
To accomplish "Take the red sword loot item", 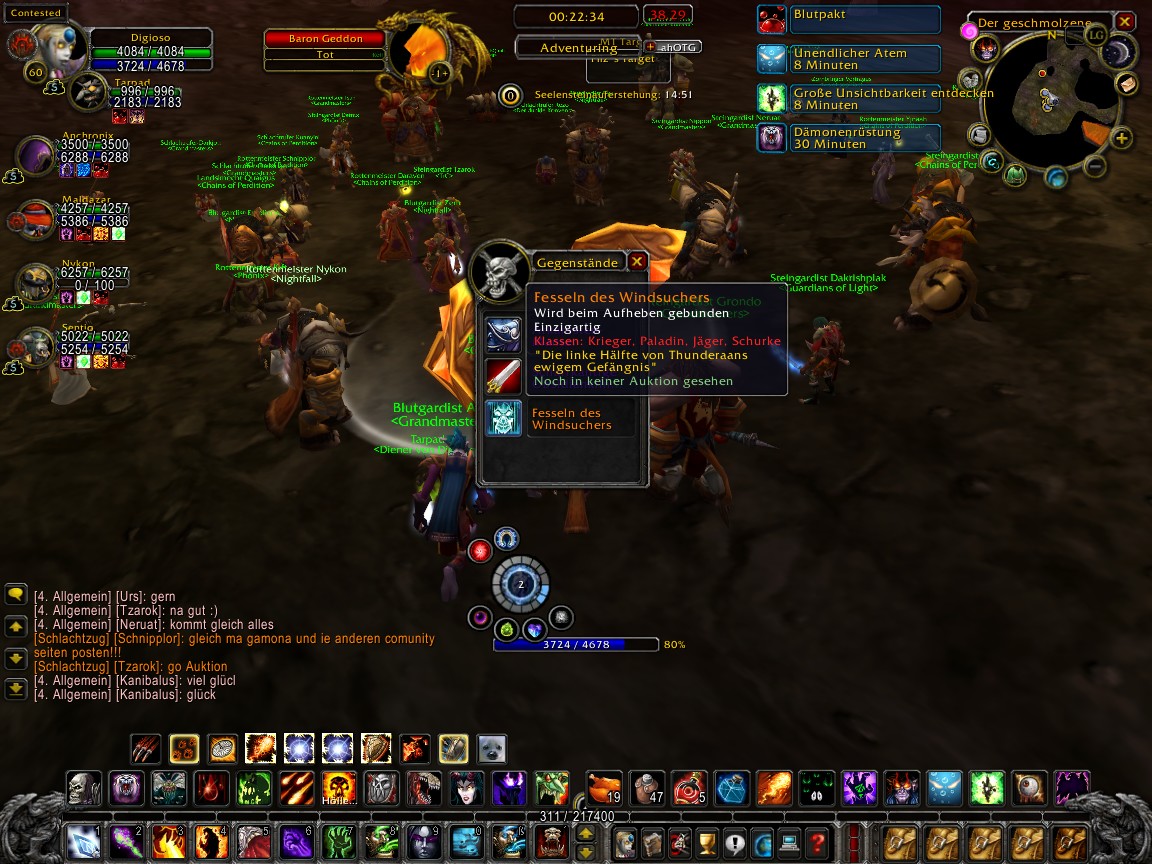I will 504,376.
